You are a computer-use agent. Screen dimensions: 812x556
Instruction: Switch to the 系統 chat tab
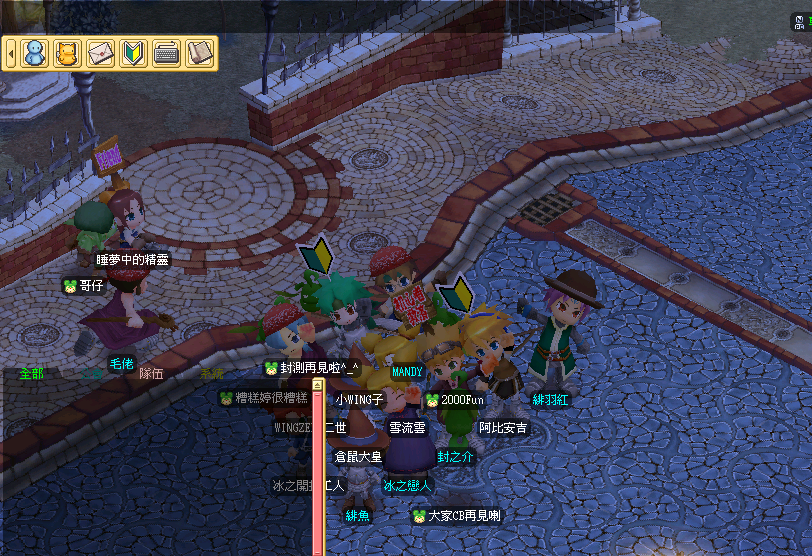pyautogui.click(x=211, y=374)
